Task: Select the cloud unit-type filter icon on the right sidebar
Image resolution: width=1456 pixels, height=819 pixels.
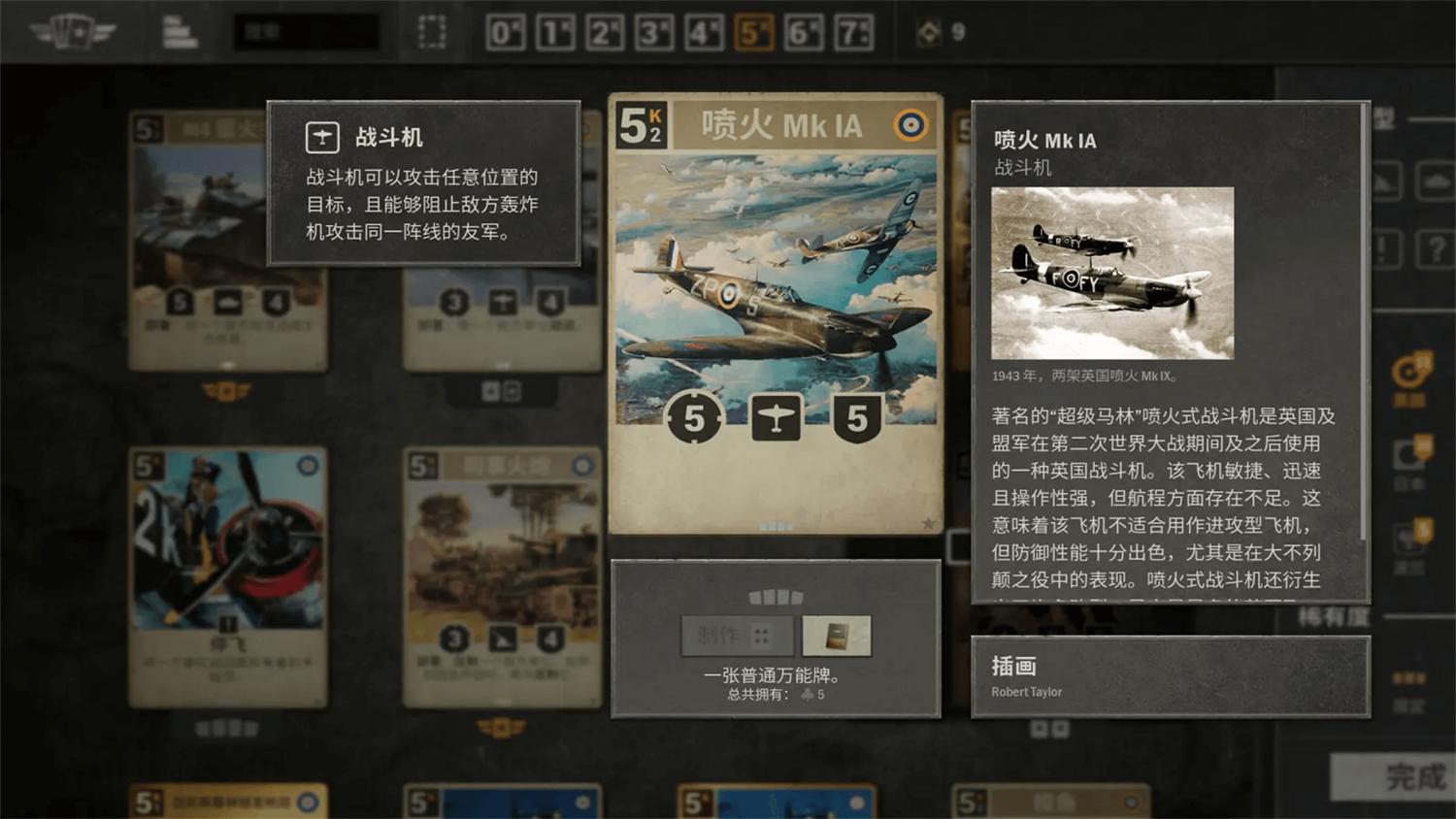Action: (x=1435, y=182)
